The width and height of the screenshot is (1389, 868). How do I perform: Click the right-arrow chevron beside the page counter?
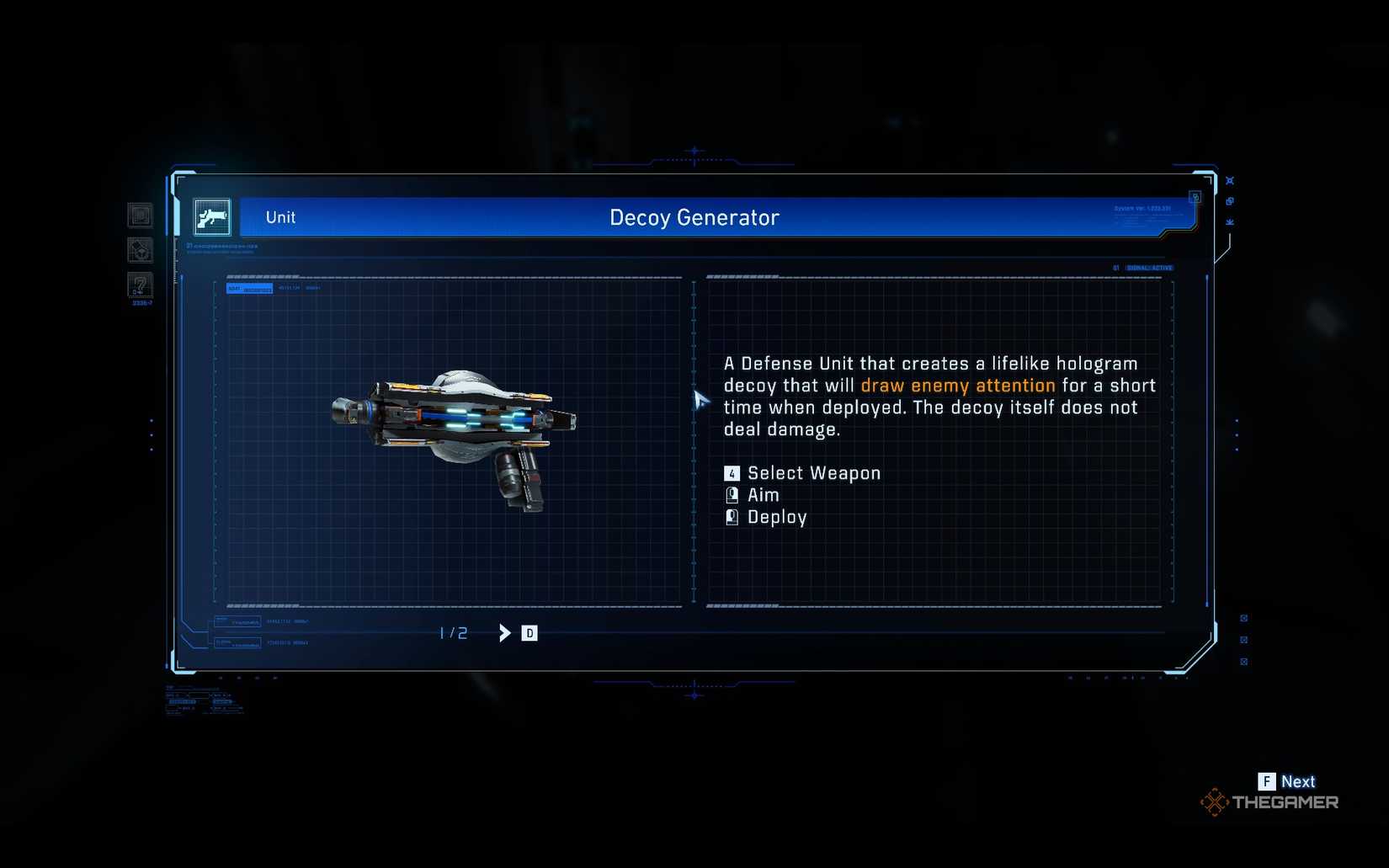[504, 632]
